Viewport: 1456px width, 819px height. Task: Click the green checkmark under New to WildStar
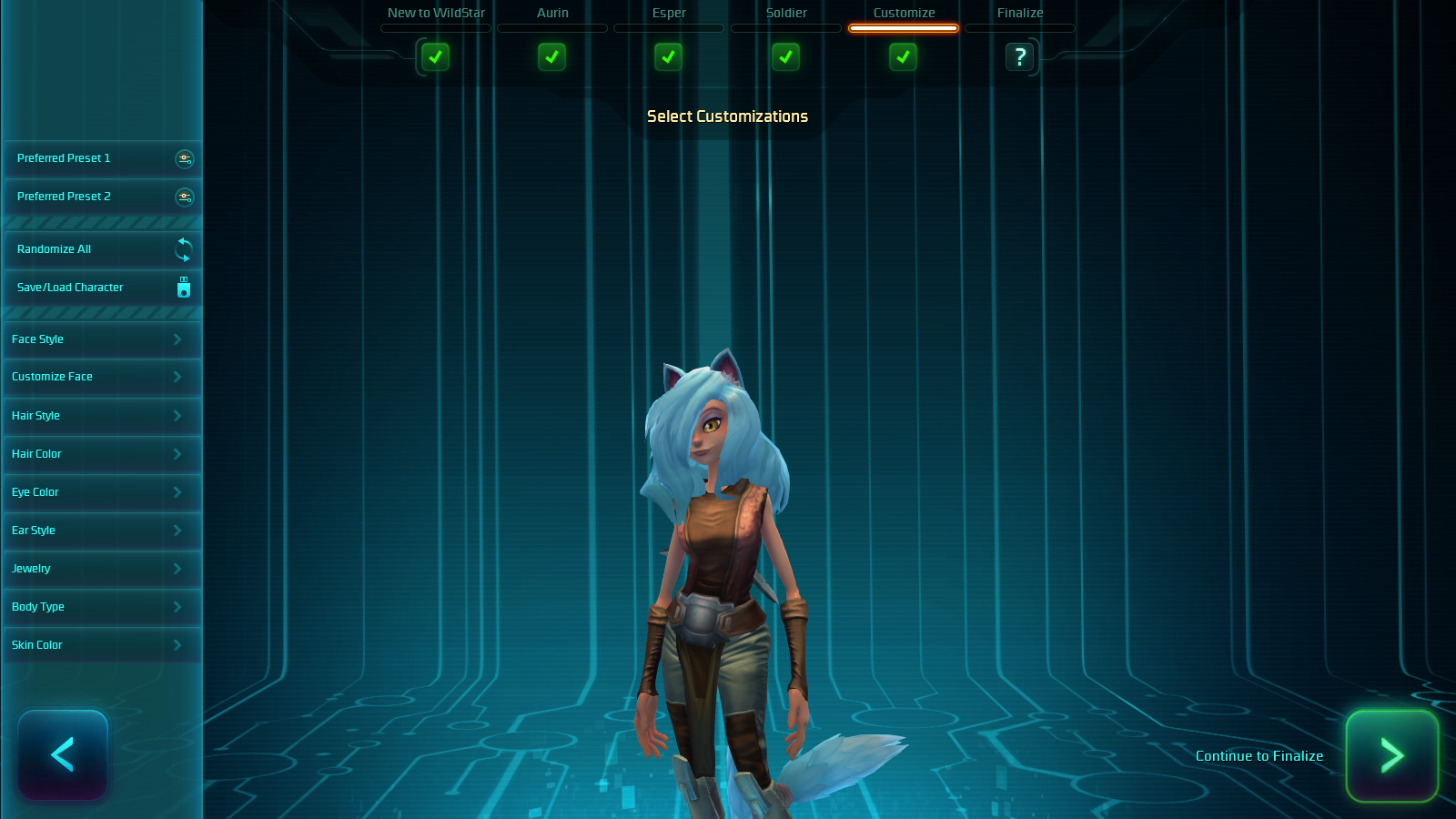pyautogui.click(x=435, y=56)
